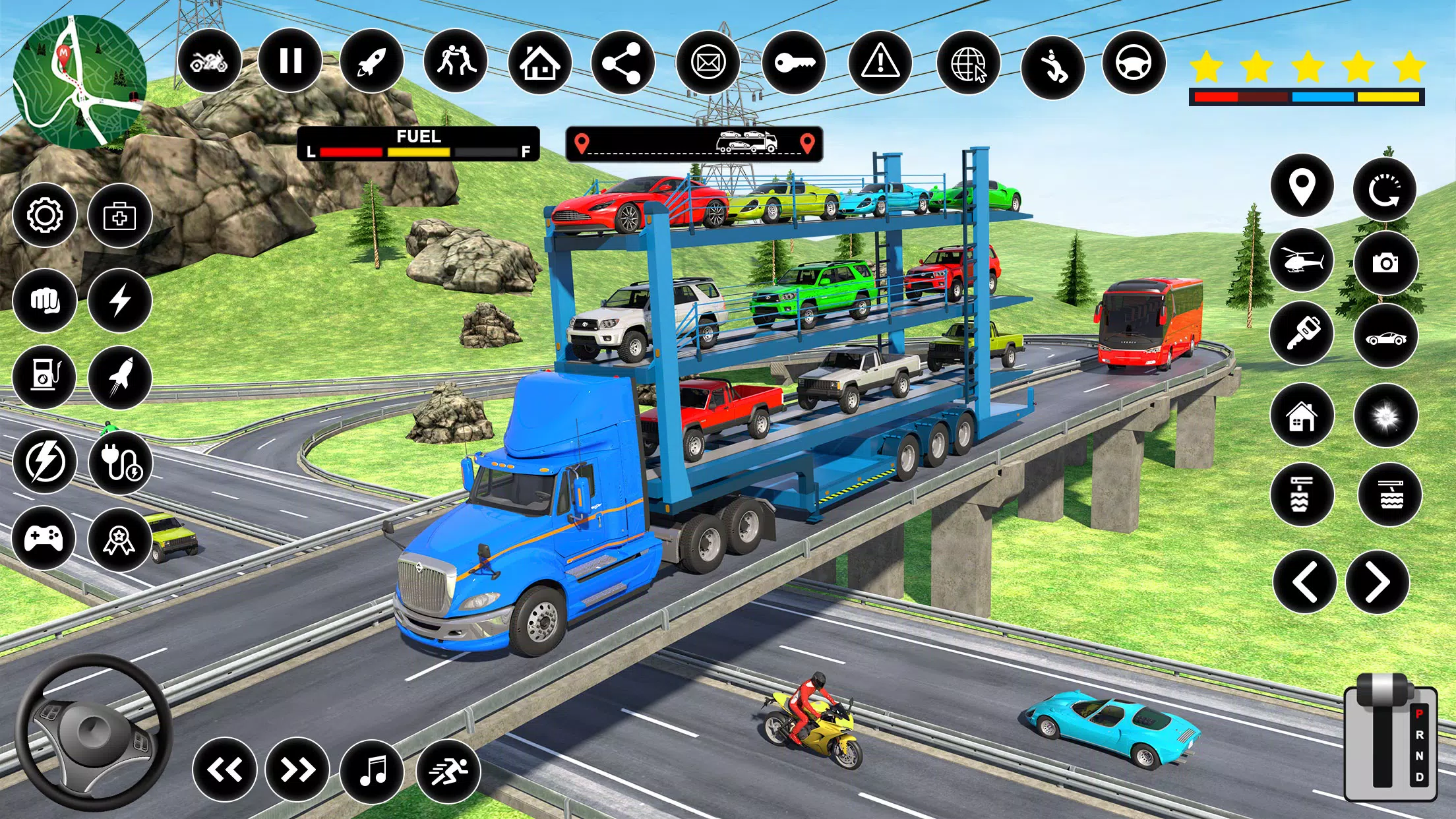Refuel using the gas pump icon
The width and height of the screenshot is (1456, 819).
(45, 377)
